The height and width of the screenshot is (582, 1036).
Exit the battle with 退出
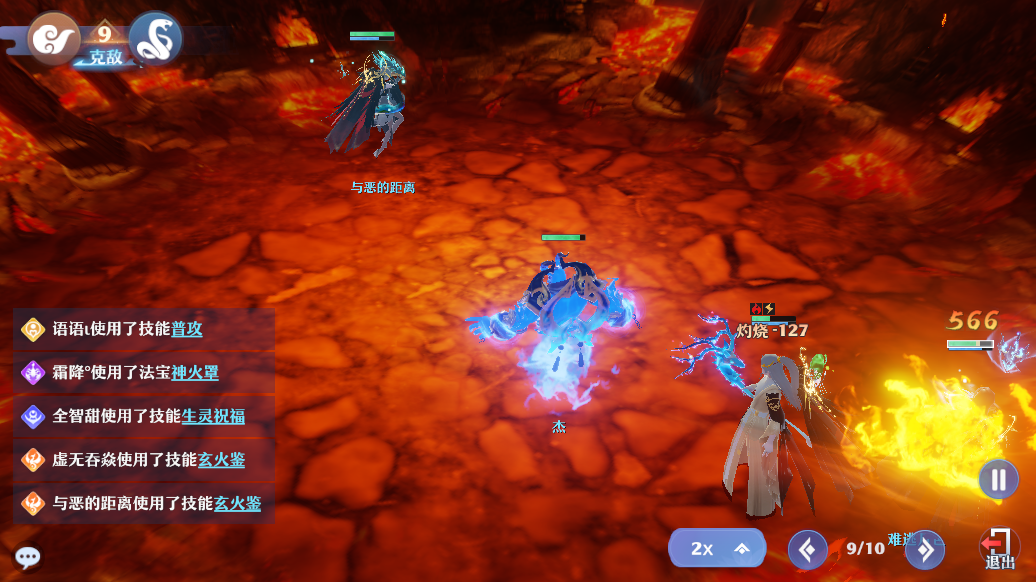998,549
